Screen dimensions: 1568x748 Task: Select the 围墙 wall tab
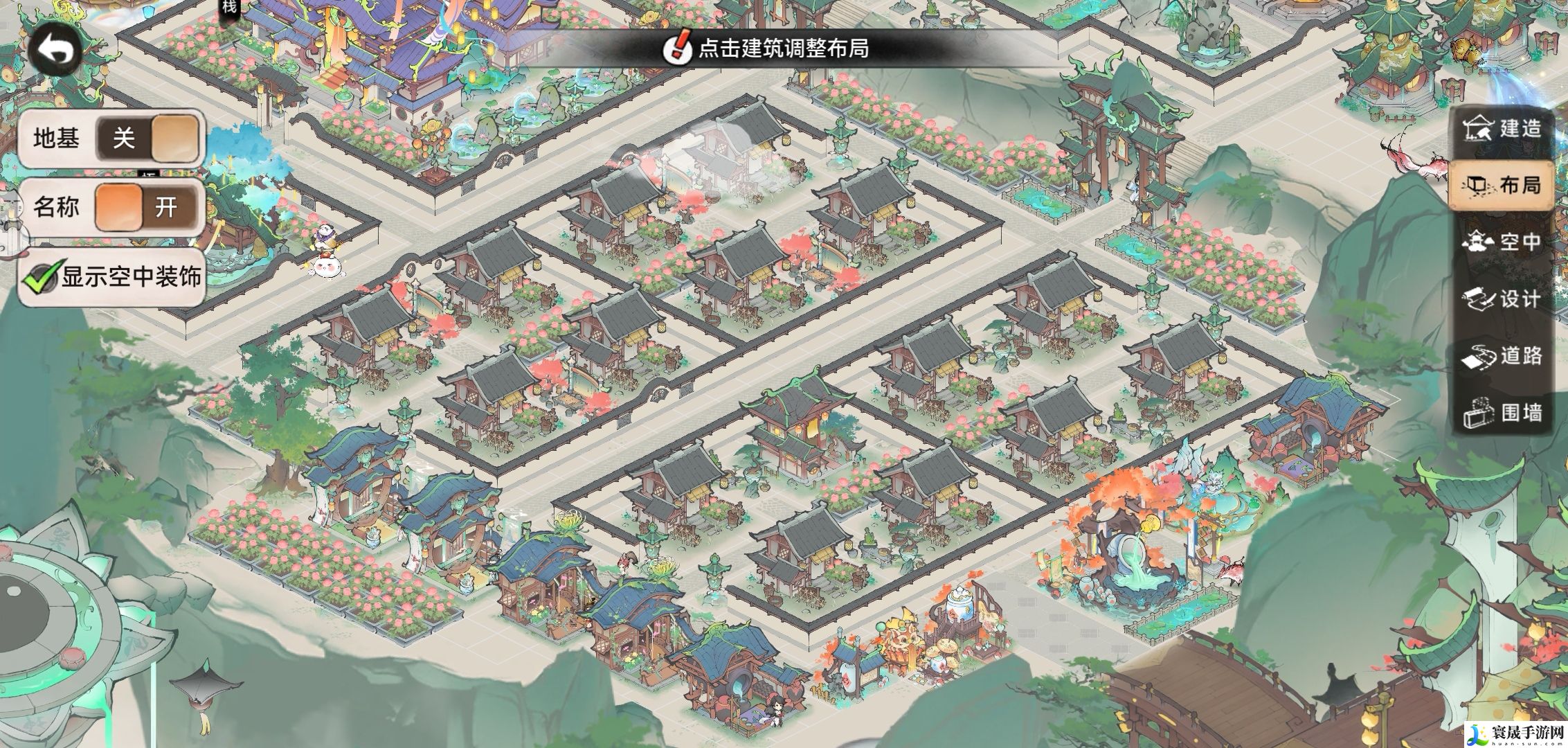1501,413
